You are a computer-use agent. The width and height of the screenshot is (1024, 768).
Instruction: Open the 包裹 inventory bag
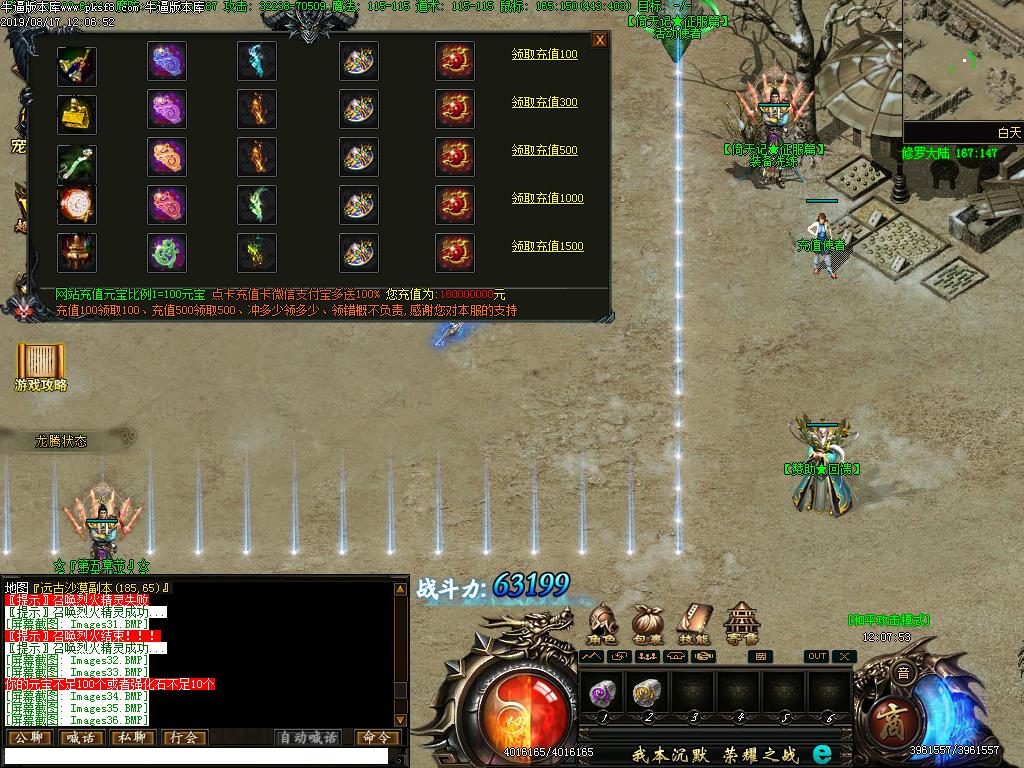pos(648,624)
